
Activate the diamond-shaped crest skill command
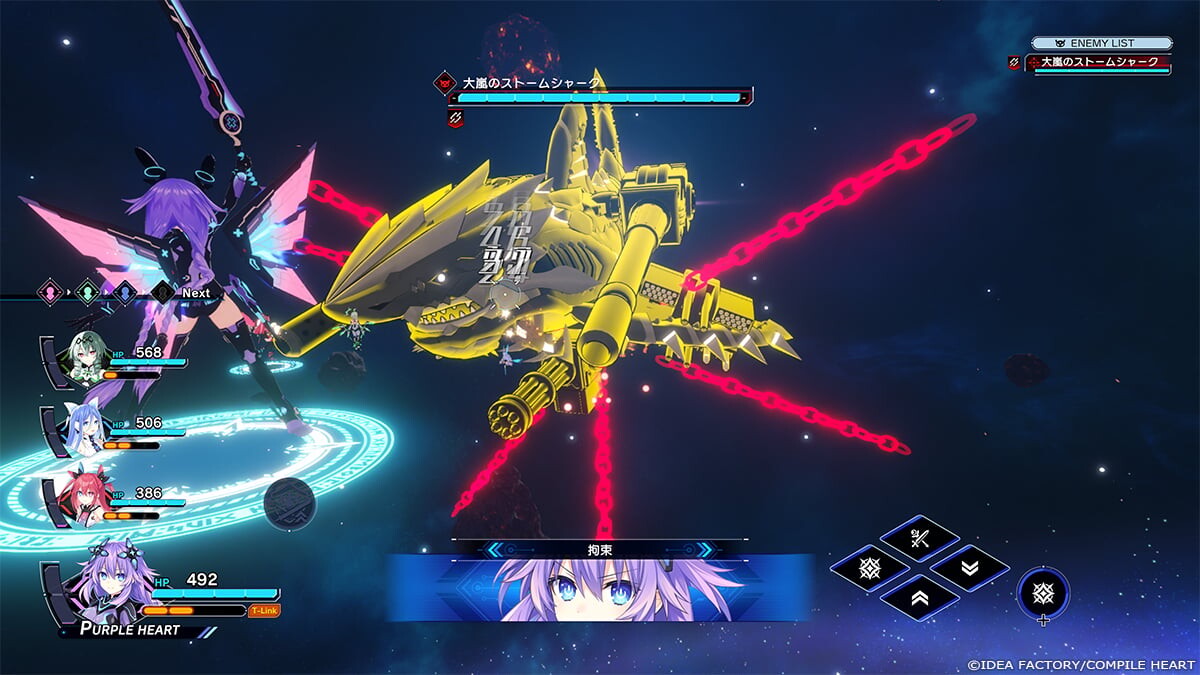click(869, 568)
